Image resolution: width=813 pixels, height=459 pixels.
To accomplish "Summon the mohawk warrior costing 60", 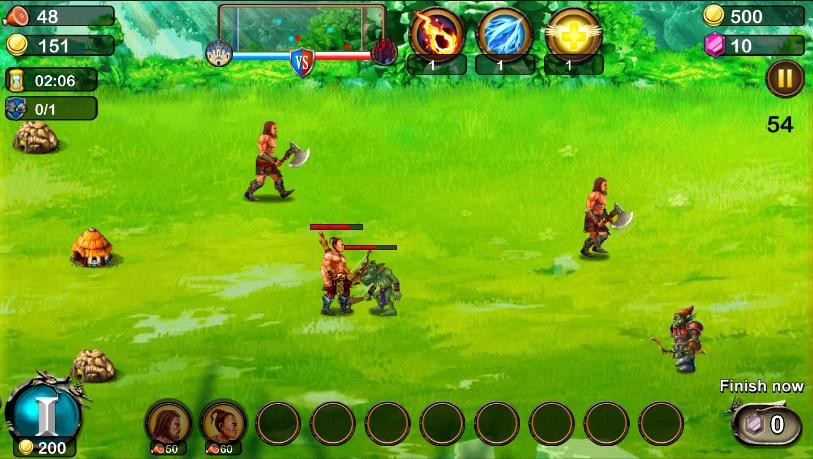I will pyautogui.click(x=222, y=424).
